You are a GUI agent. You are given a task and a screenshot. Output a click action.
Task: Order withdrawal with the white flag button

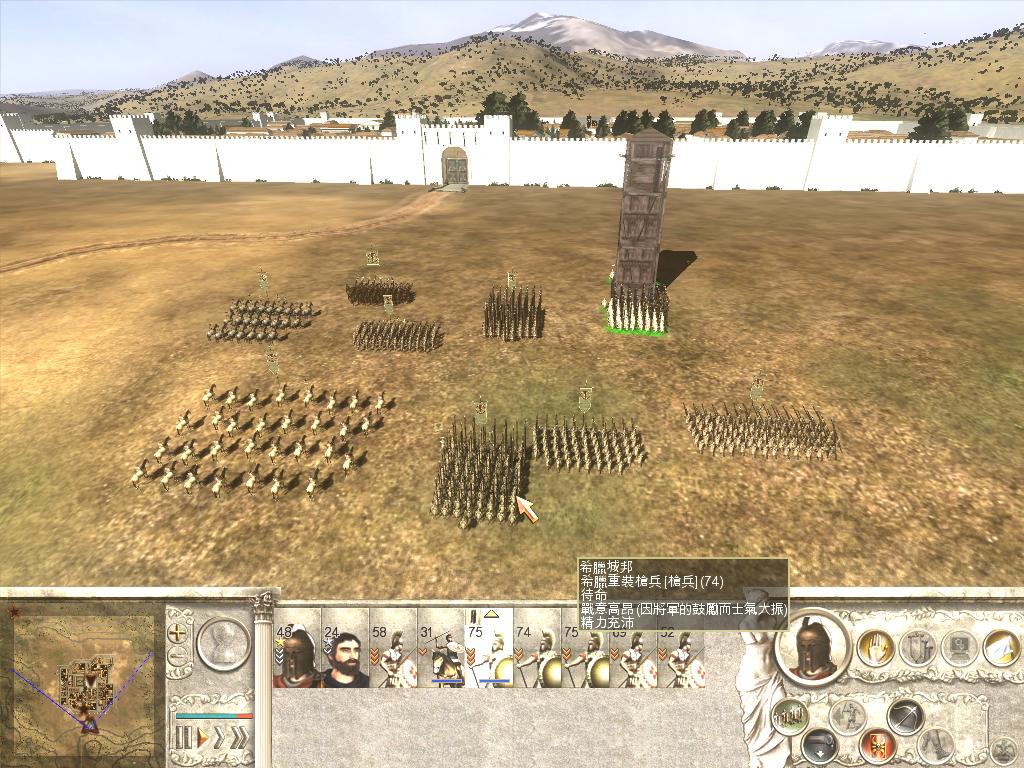click(x=1001, y=648)
